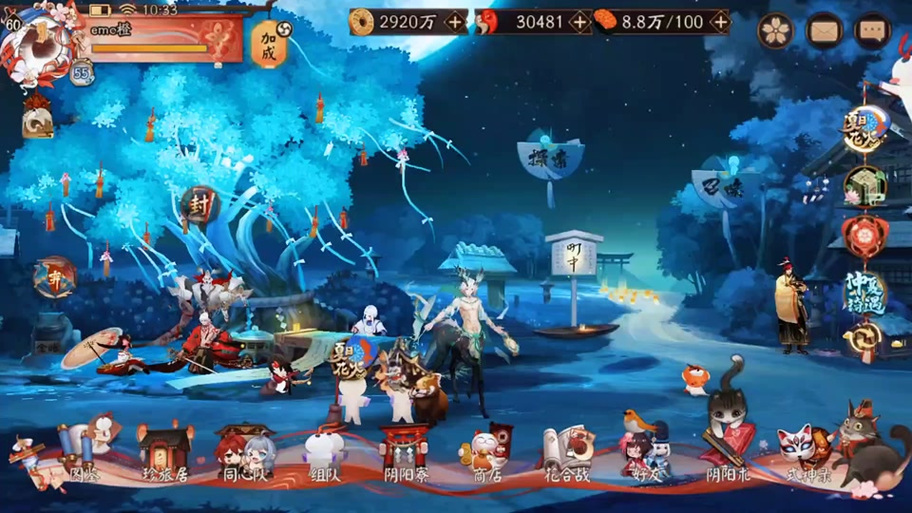Select the 探索 exploration lantern

point(550,158)
